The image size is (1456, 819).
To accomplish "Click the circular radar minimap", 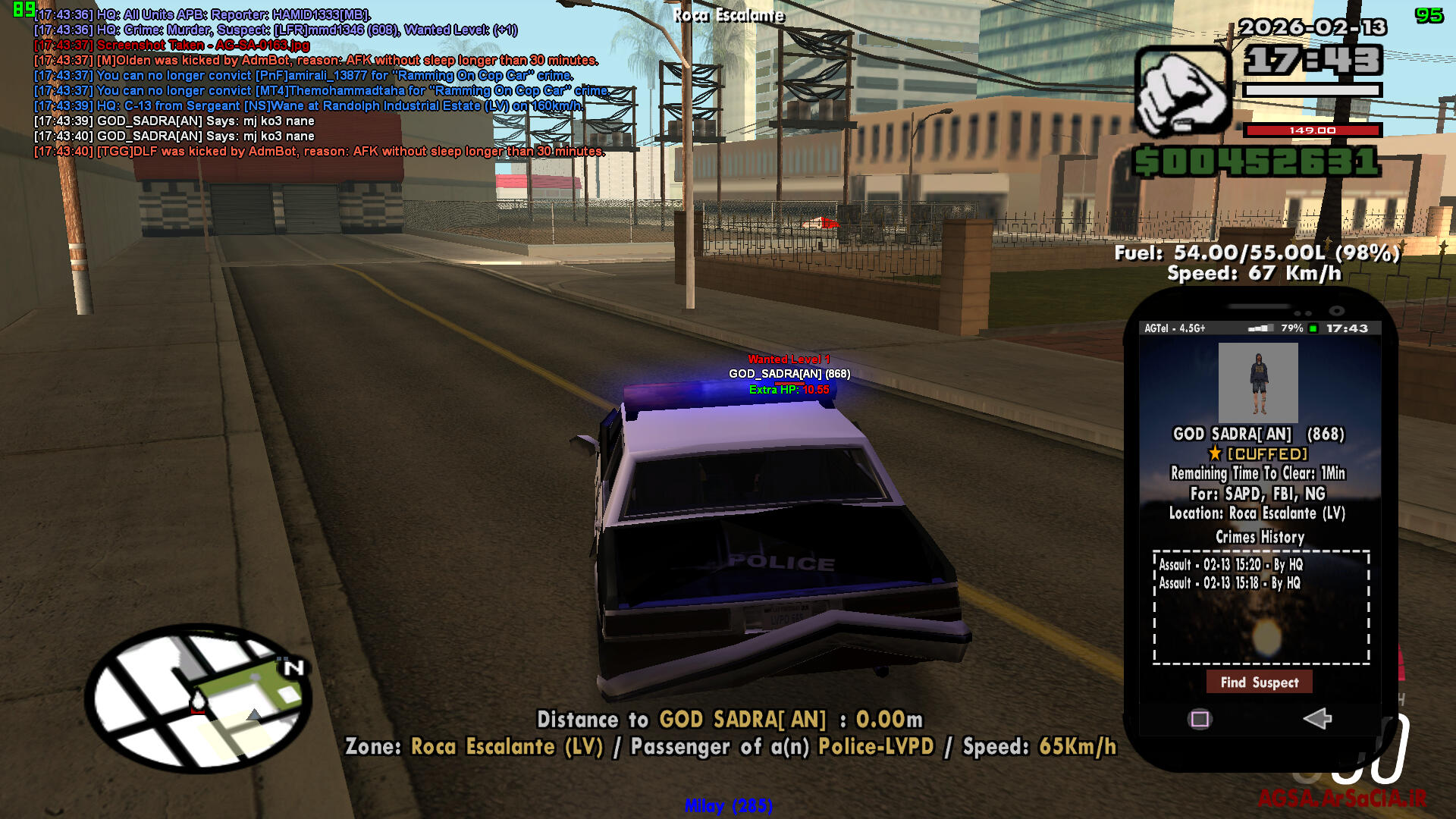I will click(x=199, y=698).
